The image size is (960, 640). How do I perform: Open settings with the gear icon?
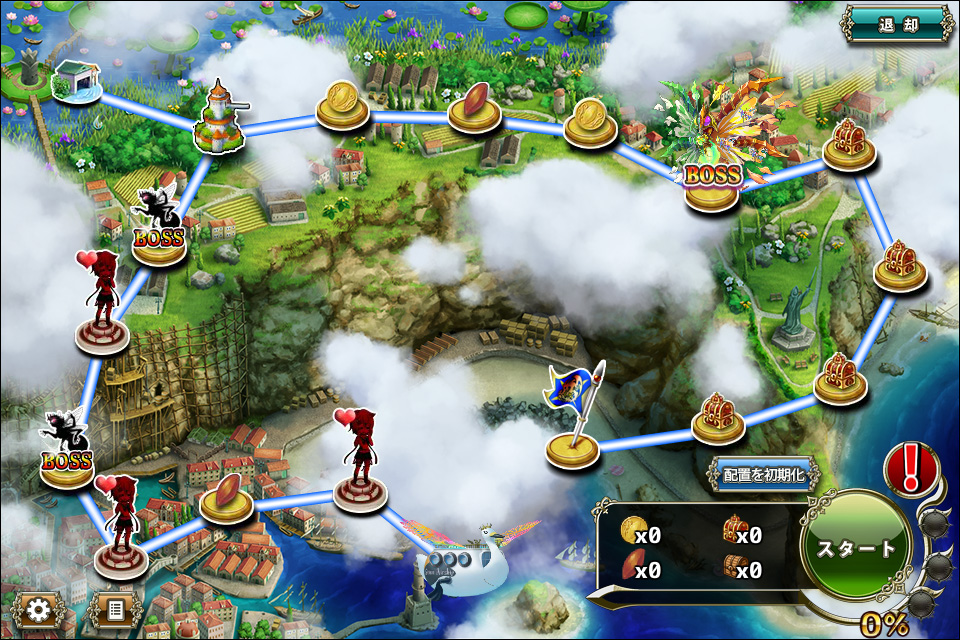point(39,609)
